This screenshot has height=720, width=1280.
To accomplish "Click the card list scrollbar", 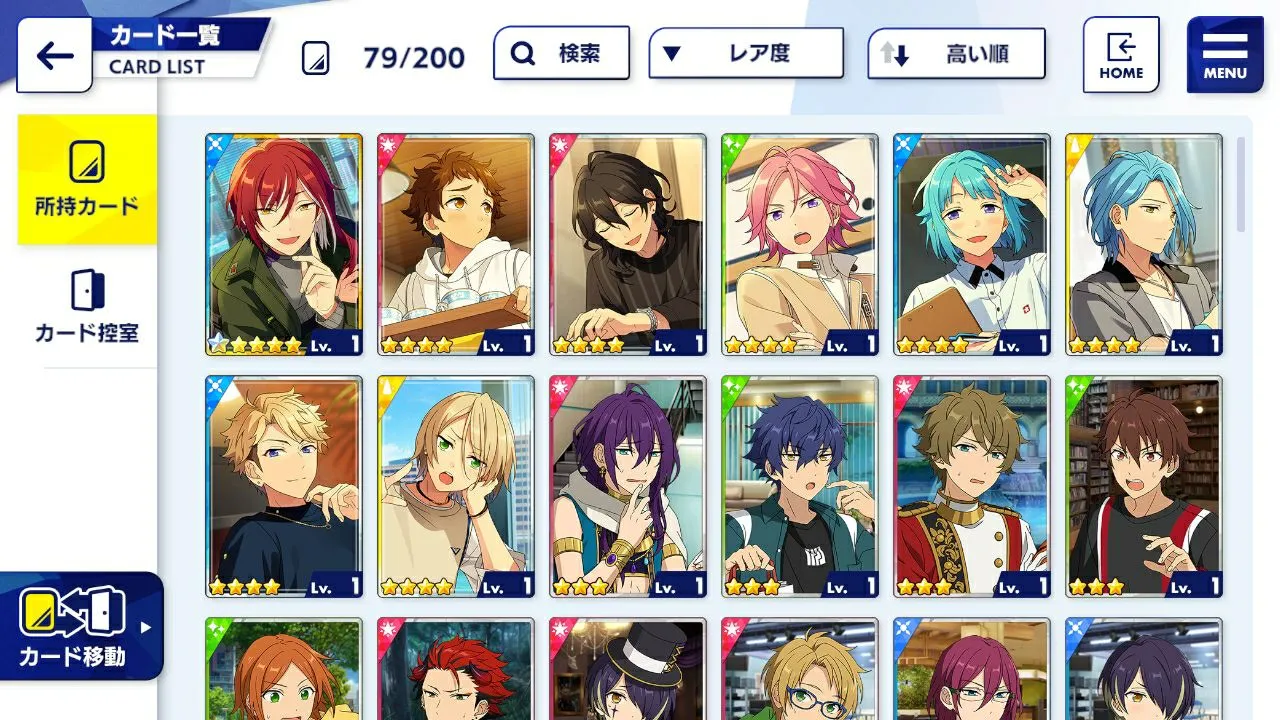I will (x=1241, y=185).
